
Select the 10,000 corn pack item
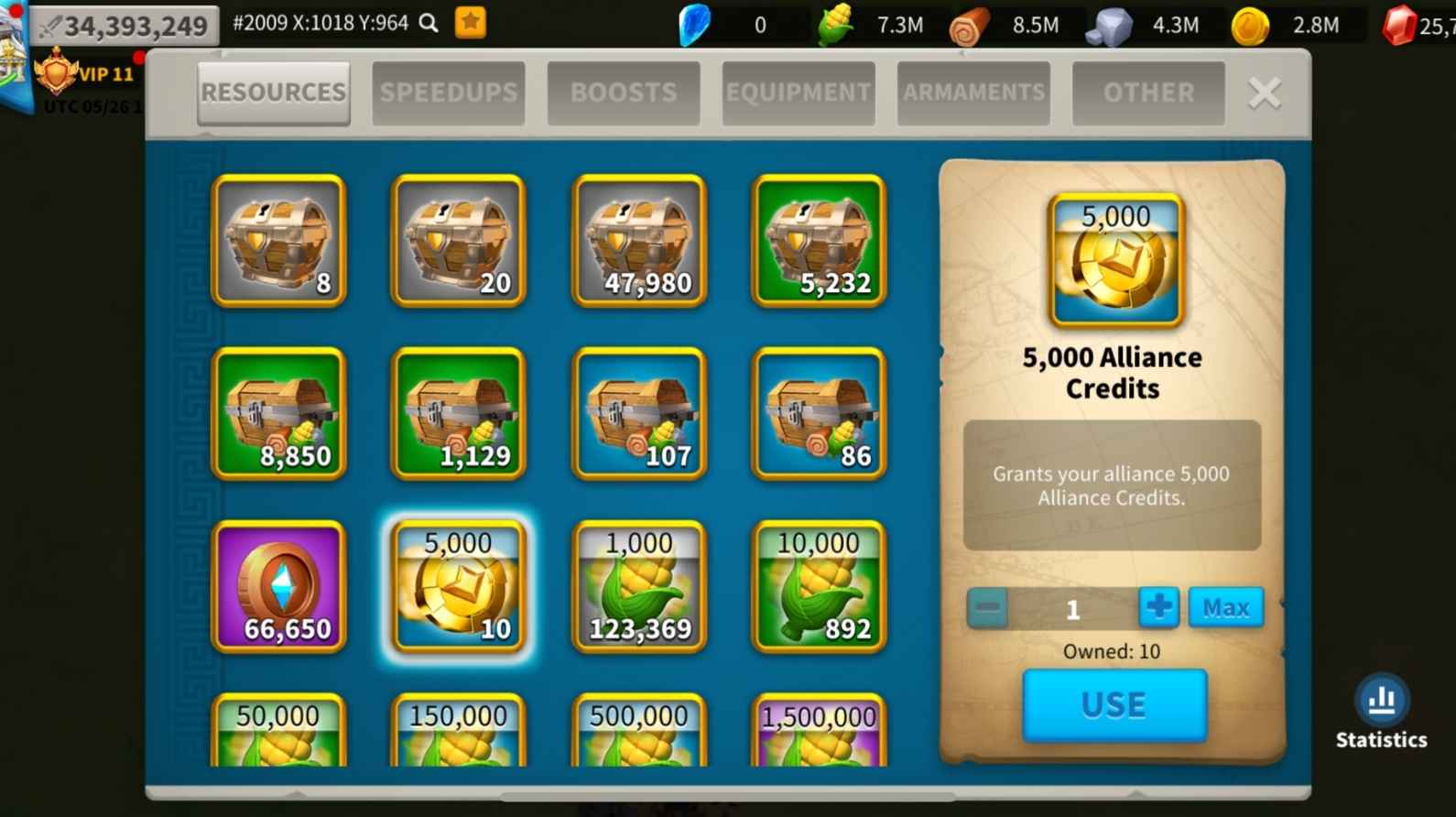[818, 587]
